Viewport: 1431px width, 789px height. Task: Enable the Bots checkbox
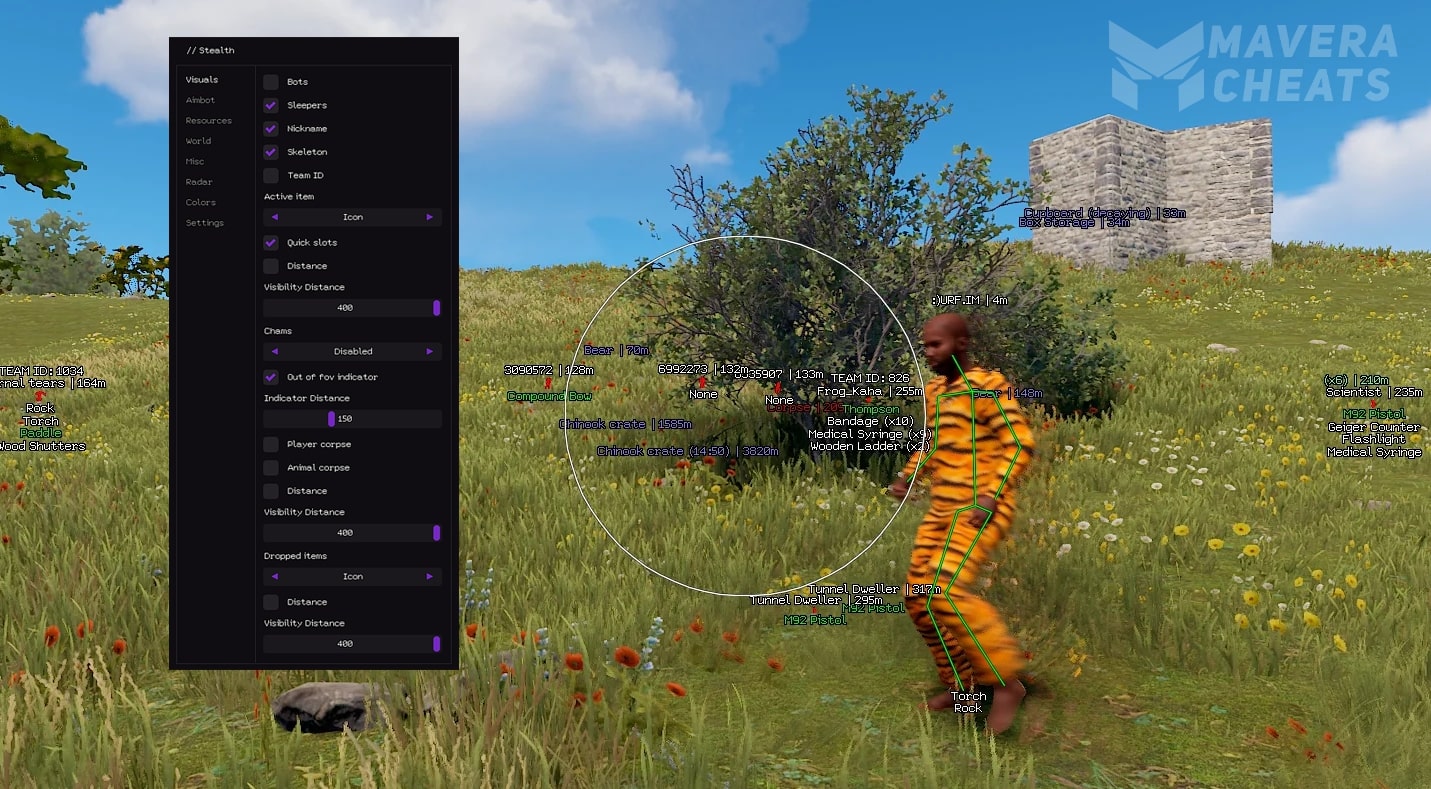[271, 82]
